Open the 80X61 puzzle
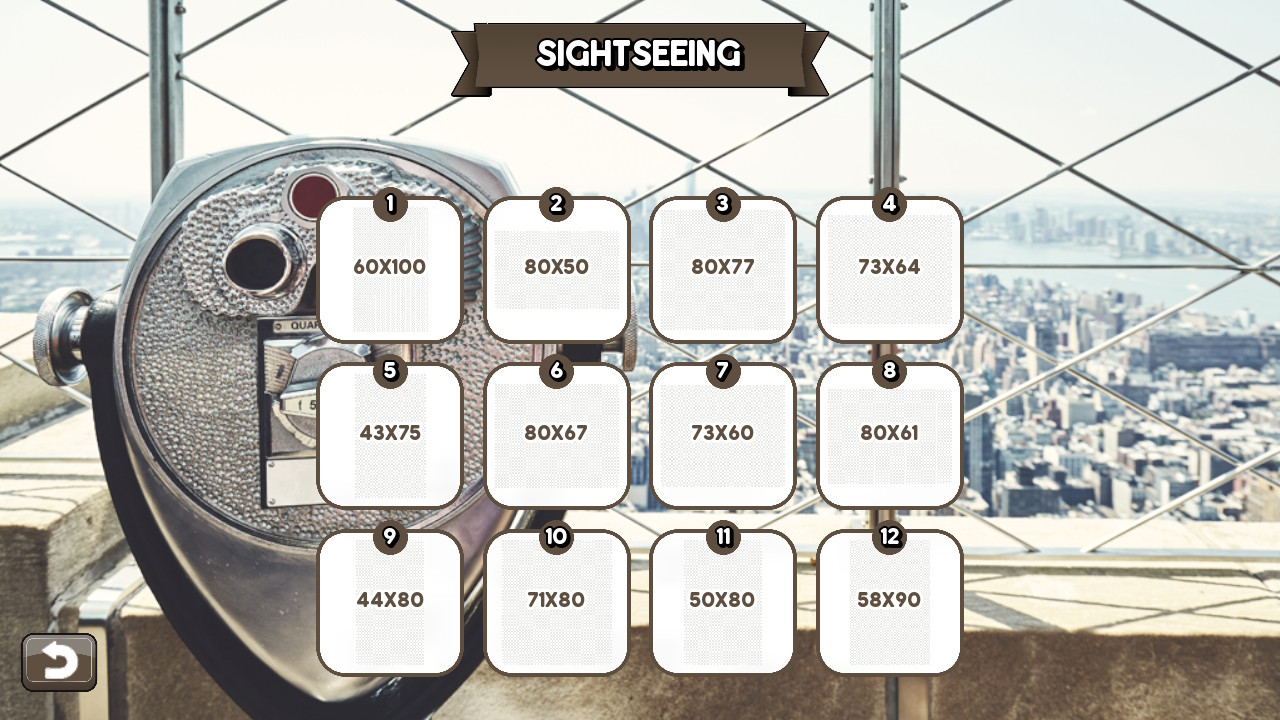This screenshot has width=1280, height=720. click(x=890, y=435)
